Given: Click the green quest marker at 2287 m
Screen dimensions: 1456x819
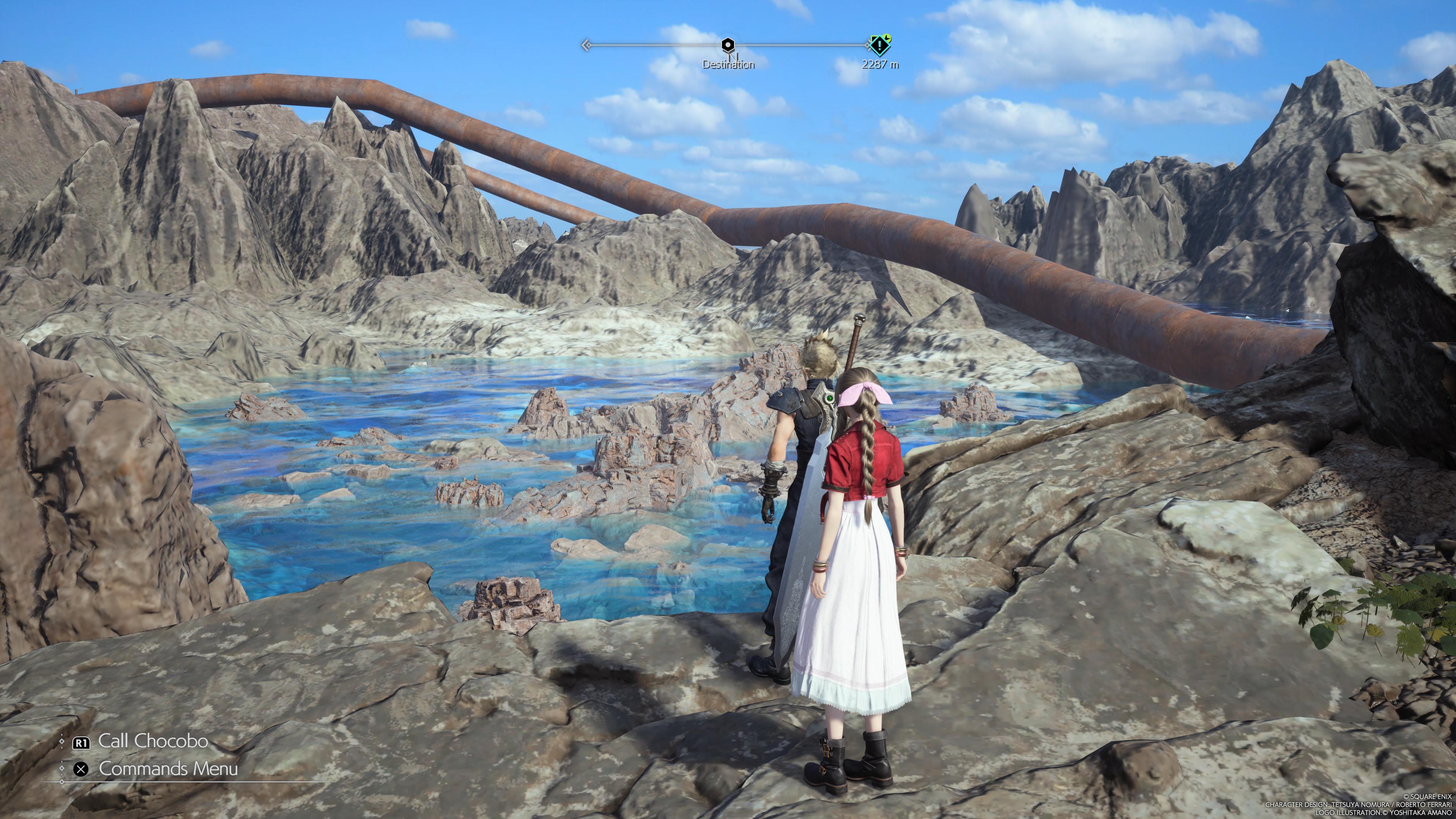Looking at the screenshot, I should (880, 44).
